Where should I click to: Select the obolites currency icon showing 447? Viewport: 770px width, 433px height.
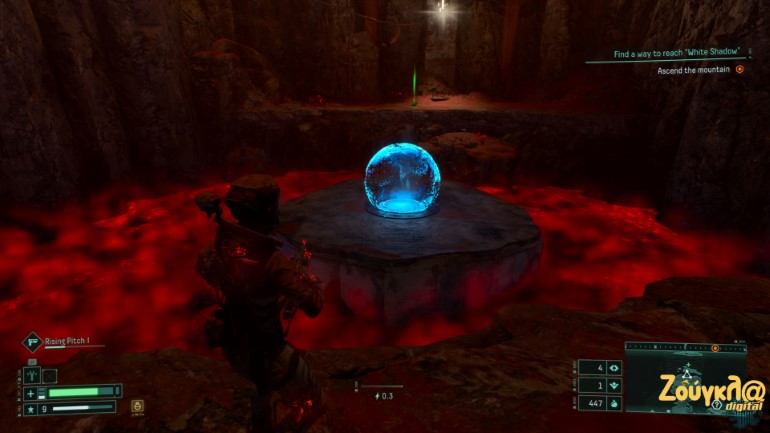pos(614,403)
